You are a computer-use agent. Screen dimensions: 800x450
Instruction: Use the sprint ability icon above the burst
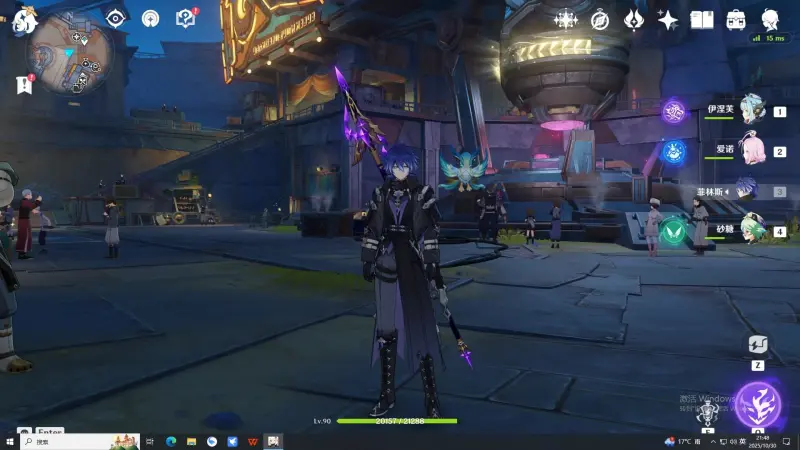pos(758,345)
